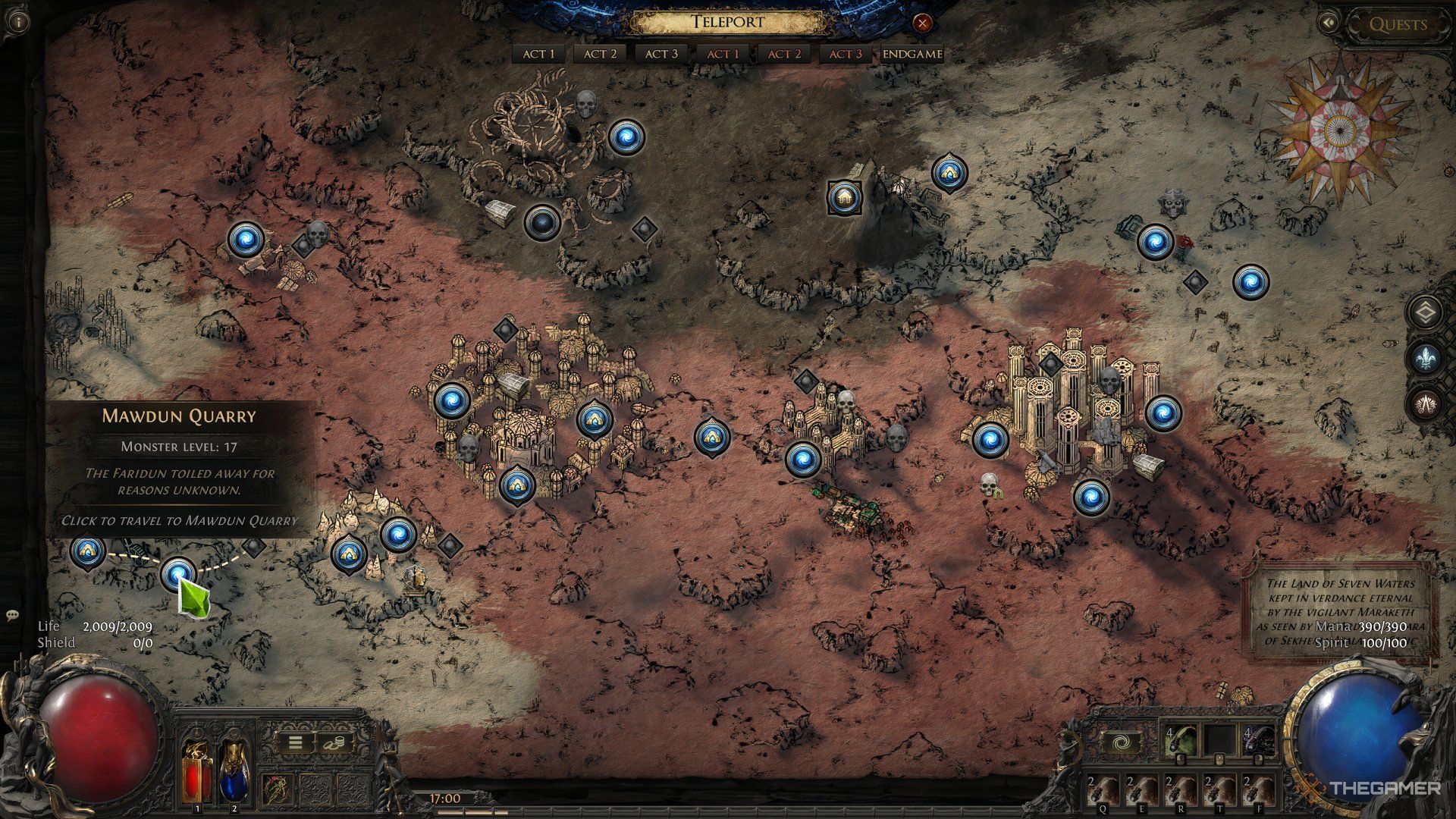Click the arrow button beside Quests
The height and width of the screenshot is (819, 1456).
coord(1329,24)
